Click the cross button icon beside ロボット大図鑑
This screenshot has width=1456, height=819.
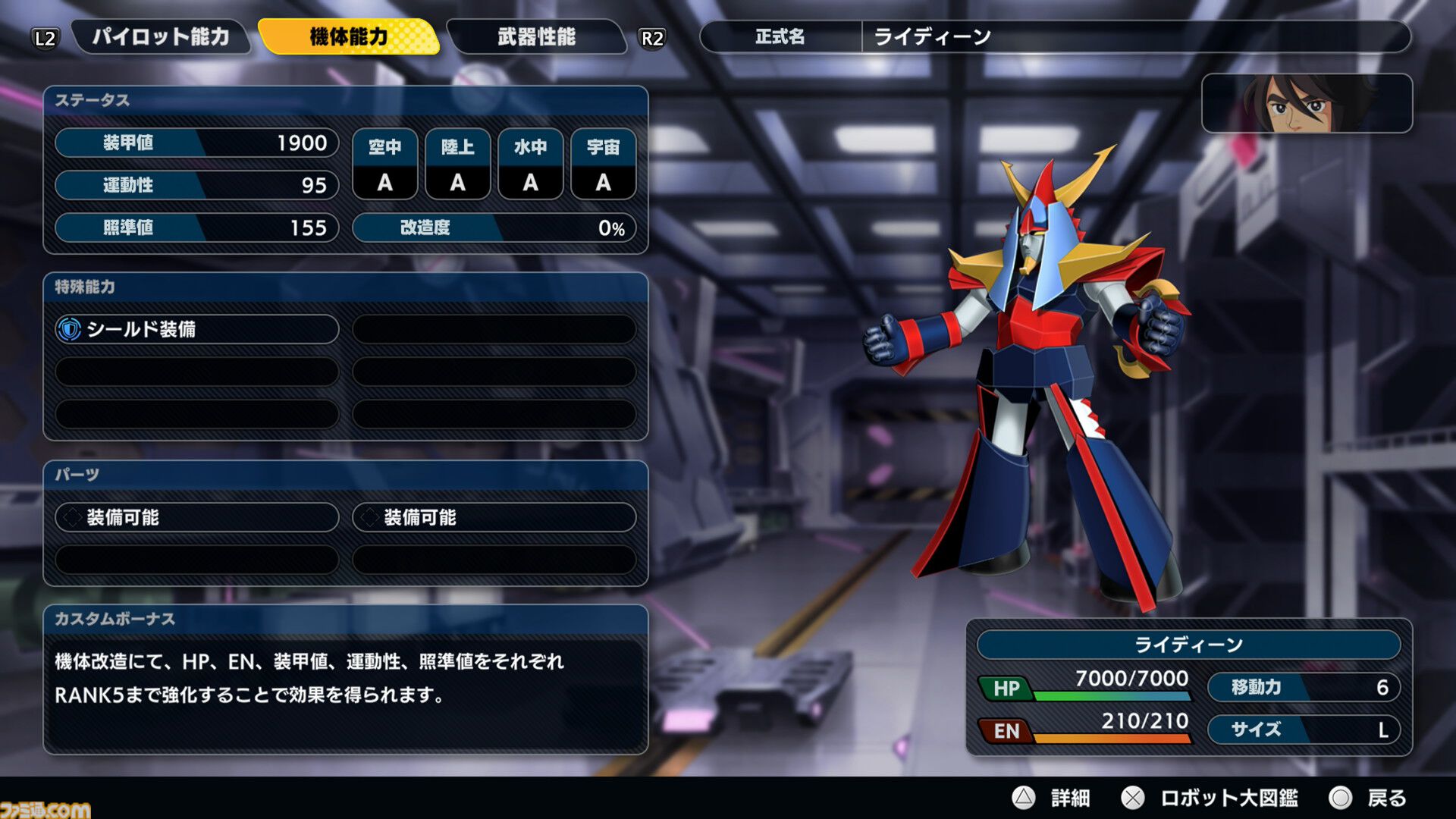pos(1134,797)
